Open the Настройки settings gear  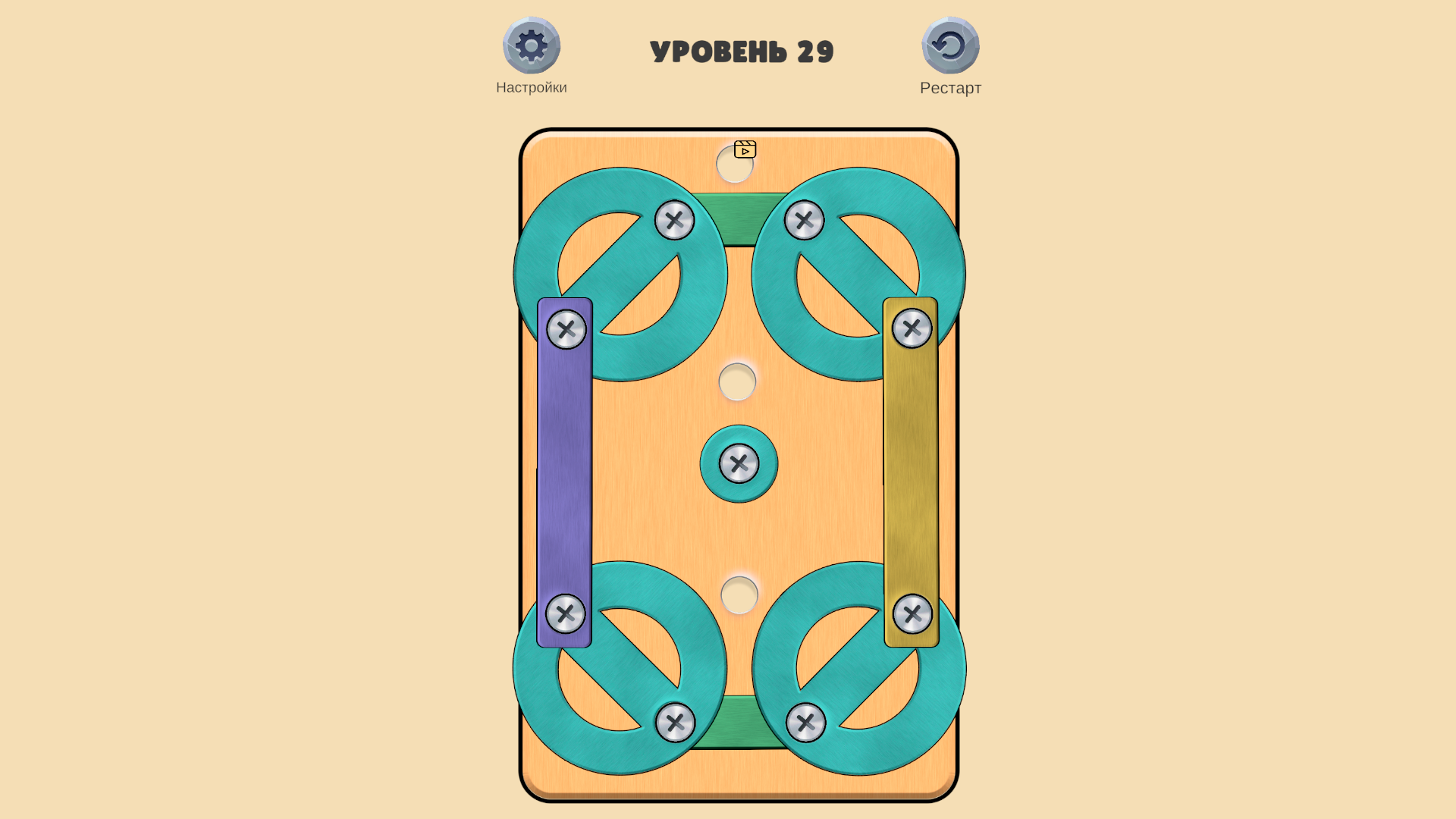point(532,46)
